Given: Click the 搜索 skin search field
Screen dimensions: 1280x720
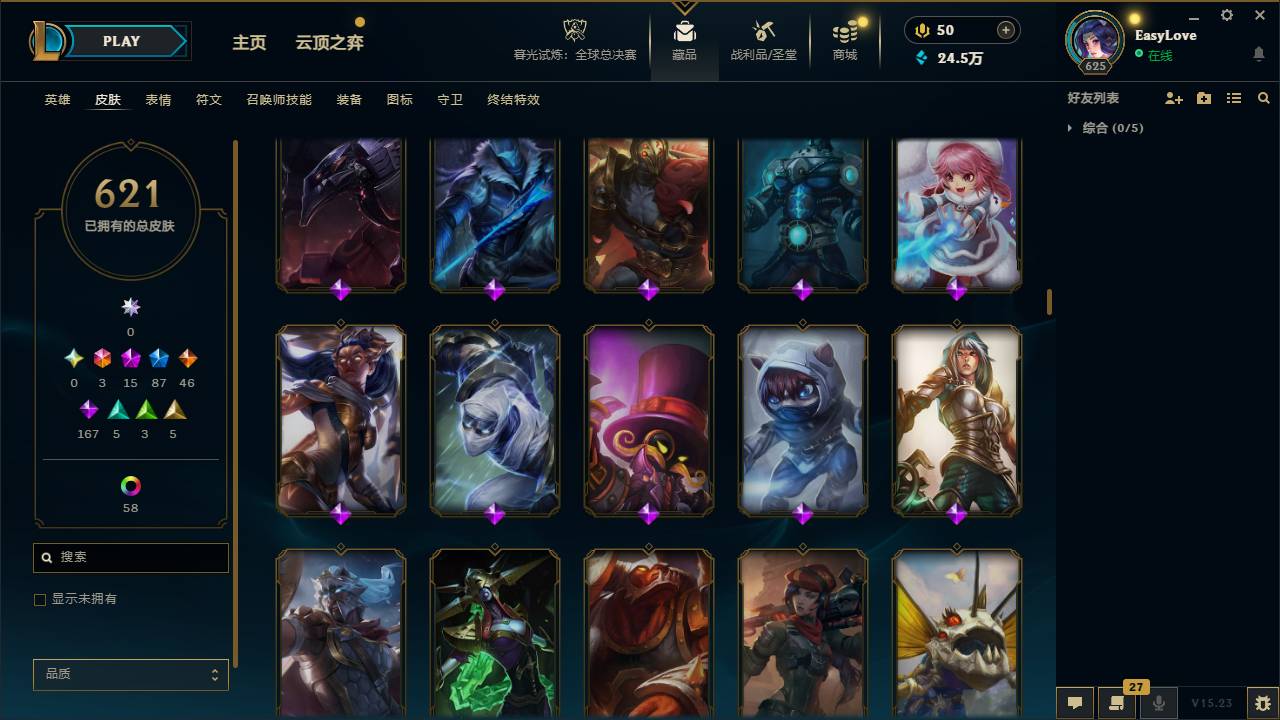Looking at the screenshot, I should point(130,557).
